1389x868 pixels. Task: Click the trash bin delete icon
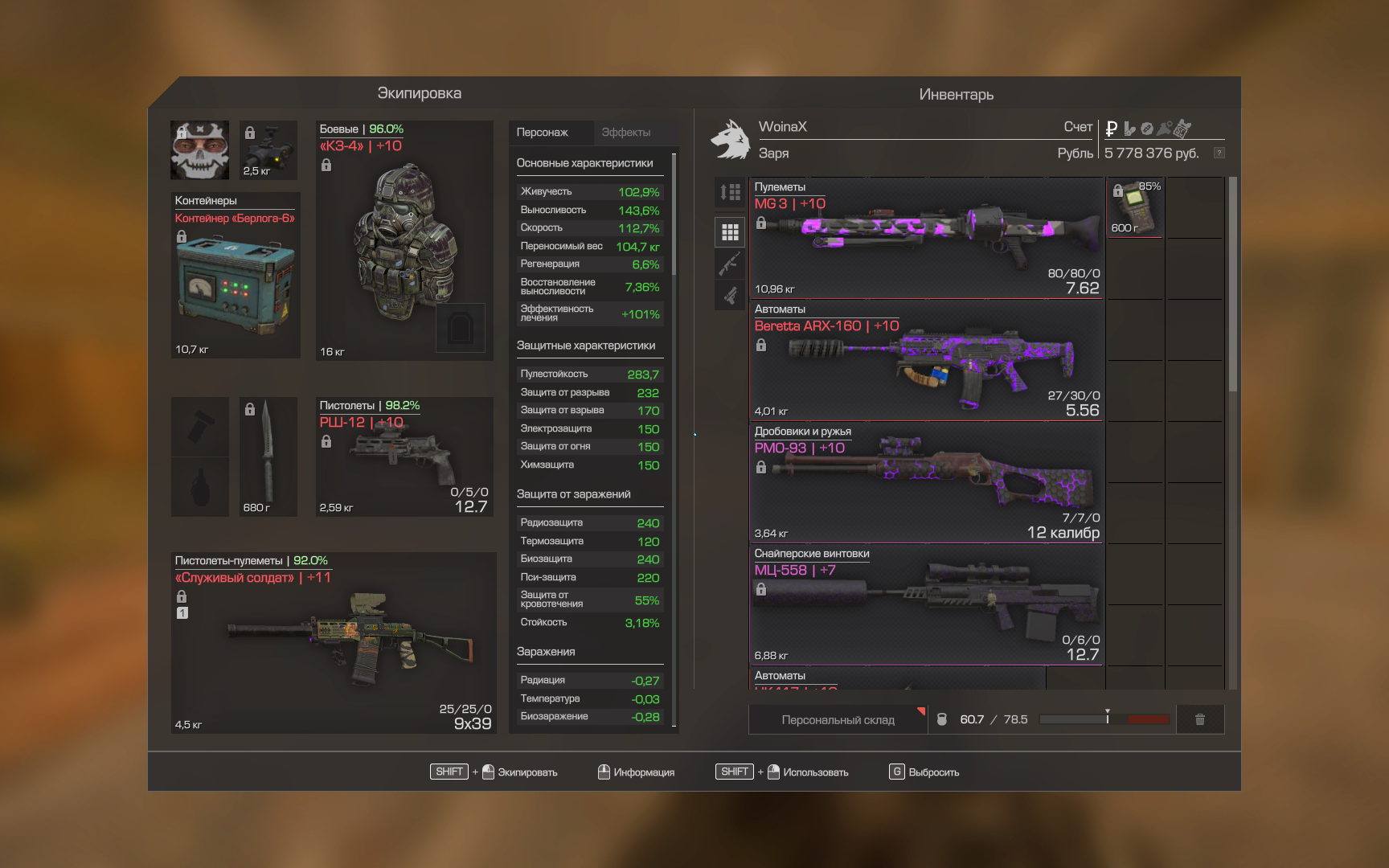[x=1199, y=720]
